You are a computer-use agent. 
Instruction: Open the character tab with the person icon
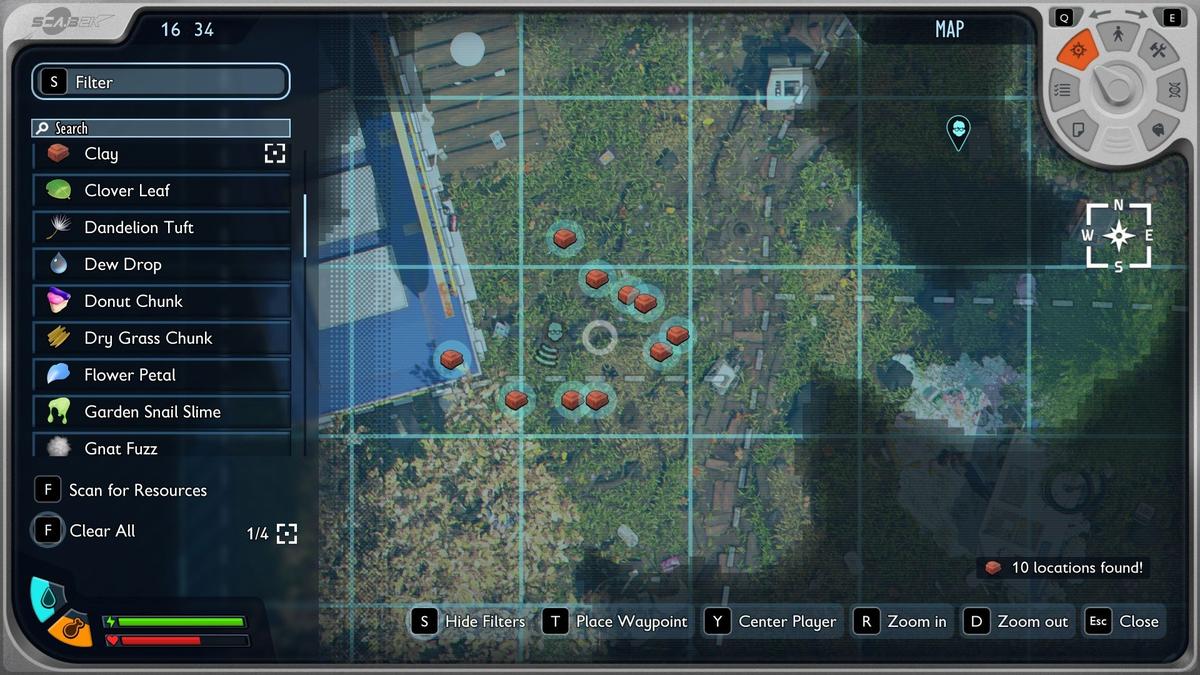[1118, 38]
